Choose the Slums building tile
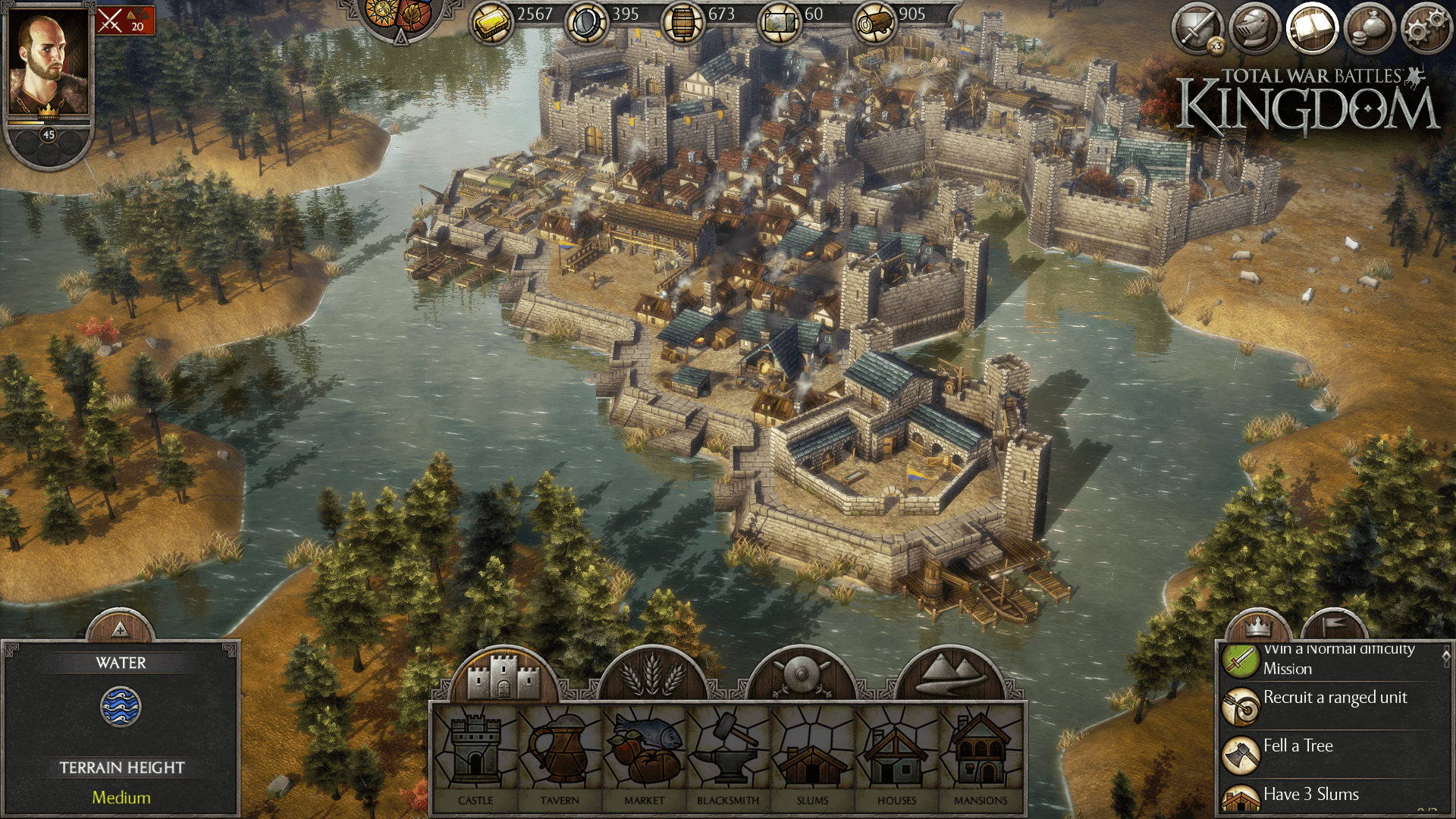This screenshot has width=1456, height=819. click(812, 755)
